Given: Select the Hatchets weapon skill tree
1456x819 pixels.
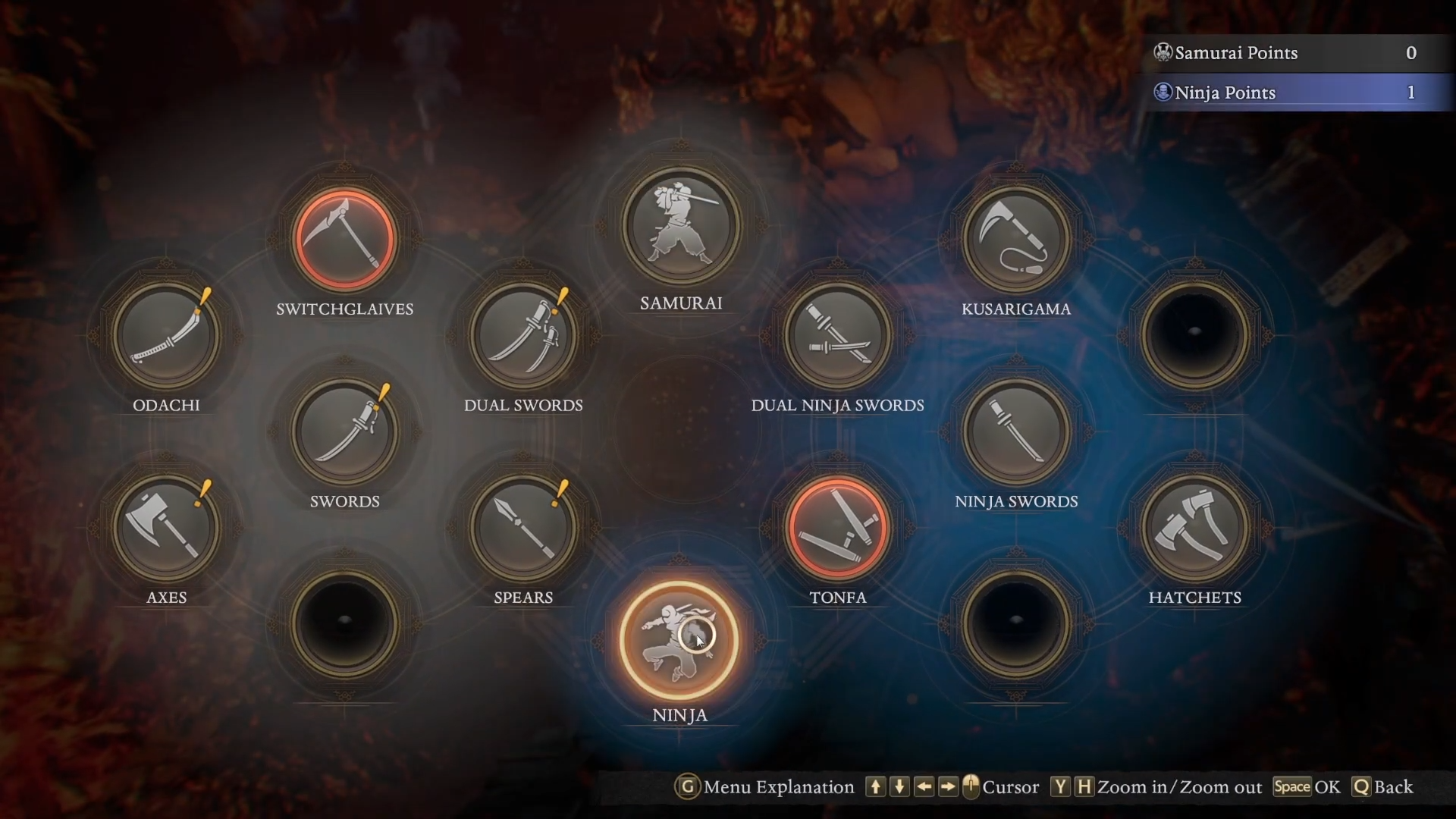Looking at the screenshot, I should pos(1194,528).
